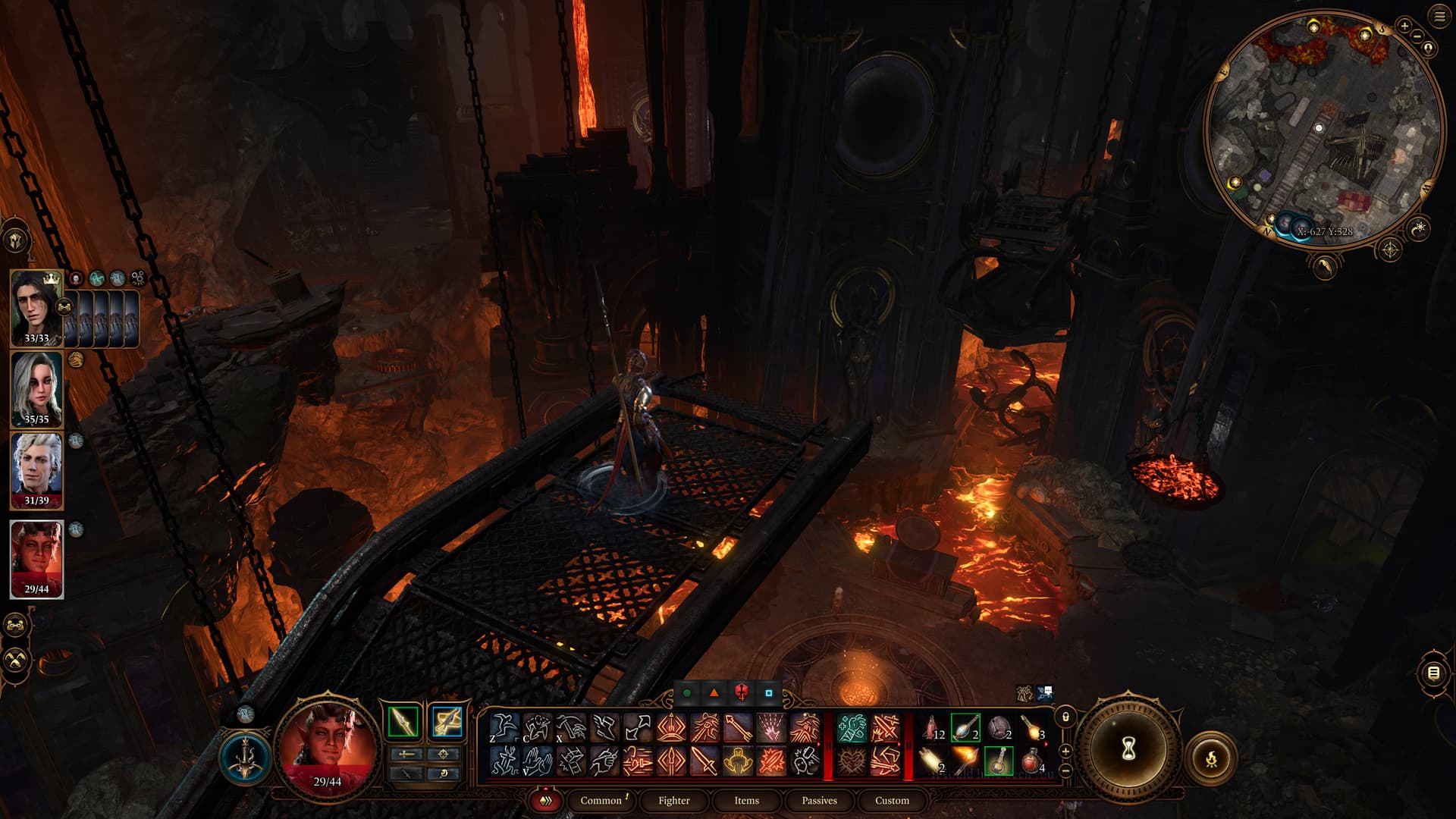Show the Passives hotbar tab
The height and width of the screenshot is (819, 1456).
(819, 800)
